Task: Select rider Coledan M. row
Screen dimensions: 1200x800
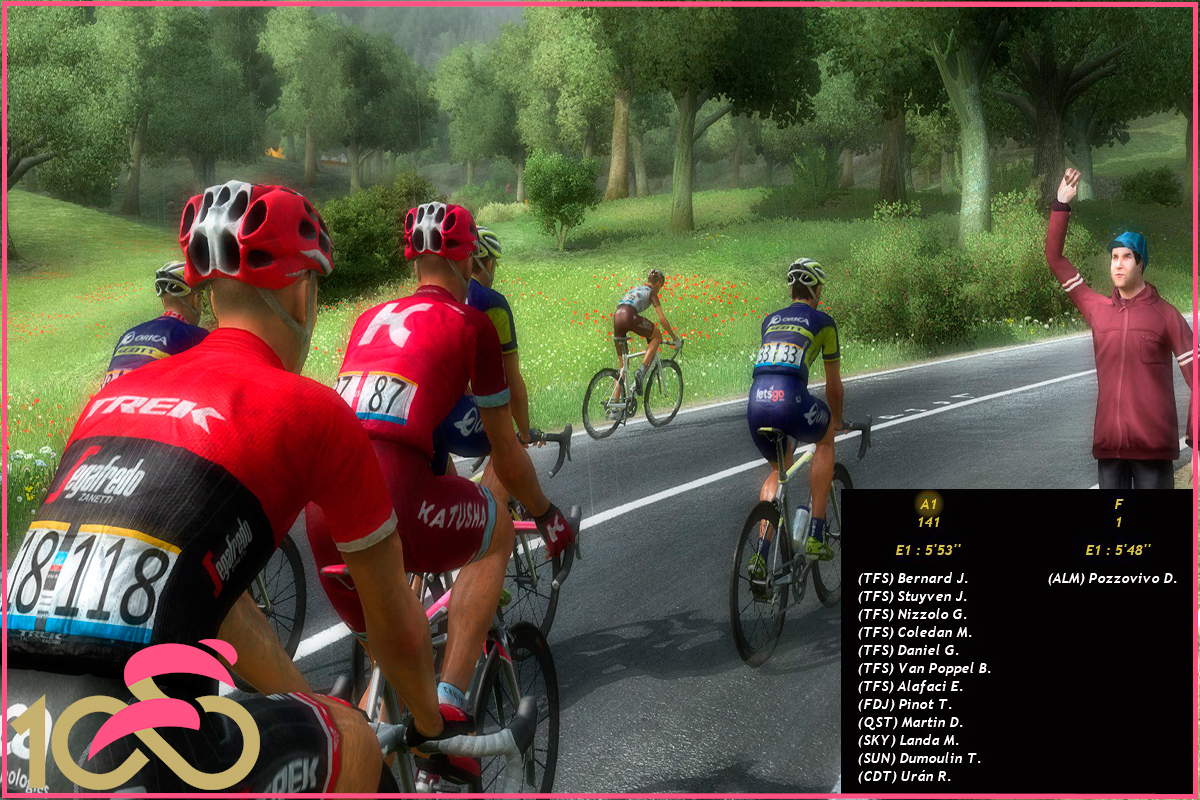Action: tap(915, 632)
